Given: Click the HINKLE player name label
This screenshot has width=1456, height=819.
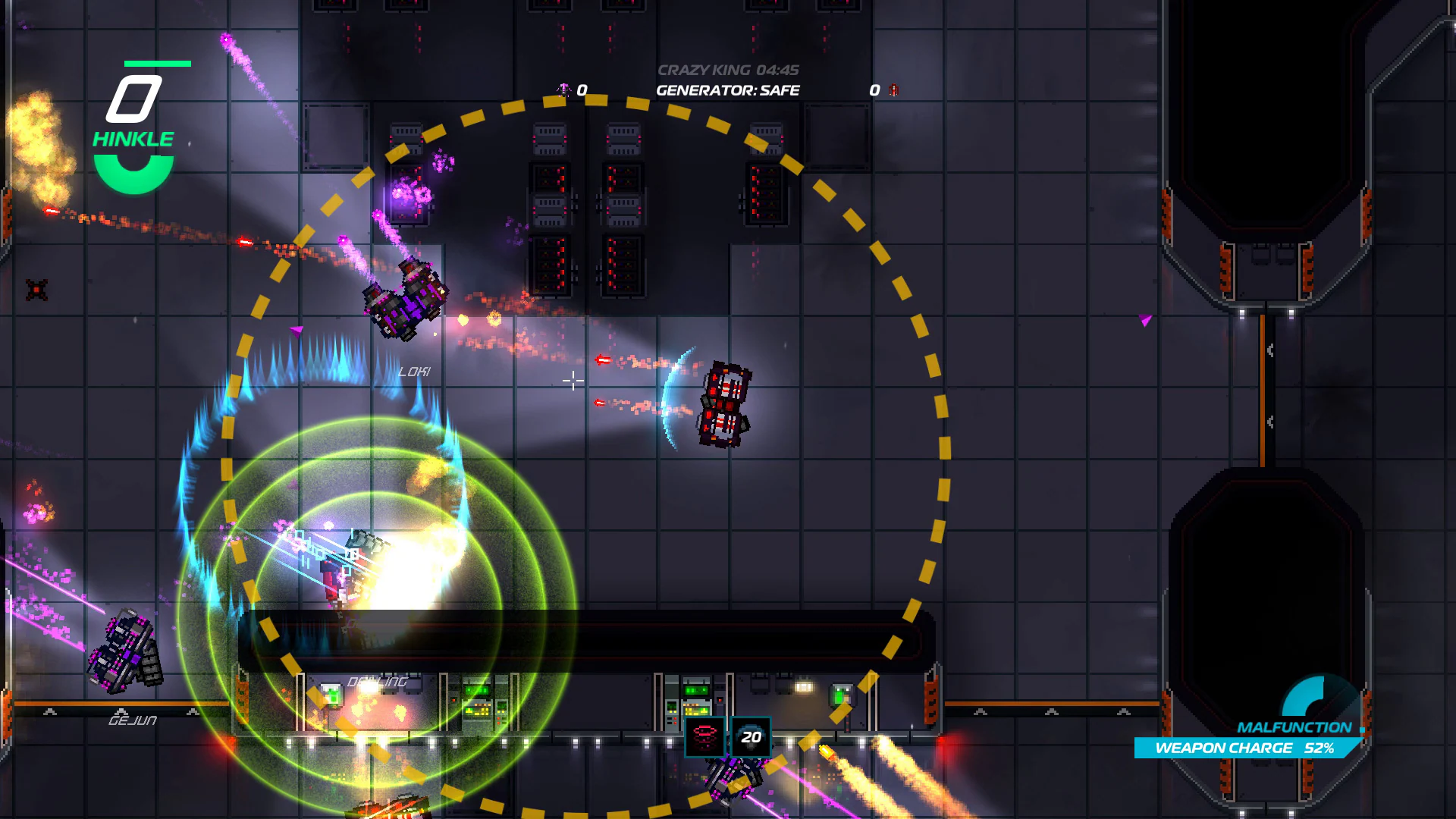Looking at the screenshot, I should click(x=133, y=138).
